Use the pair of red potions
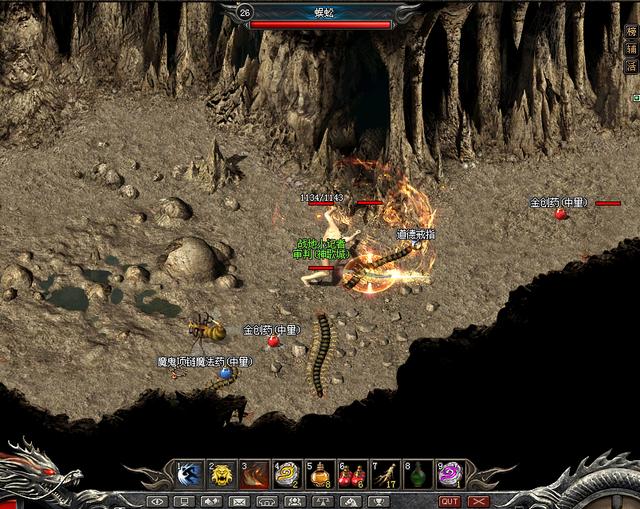Image resolution: width=640 pixels, height=509 pixels. [352, 474]
